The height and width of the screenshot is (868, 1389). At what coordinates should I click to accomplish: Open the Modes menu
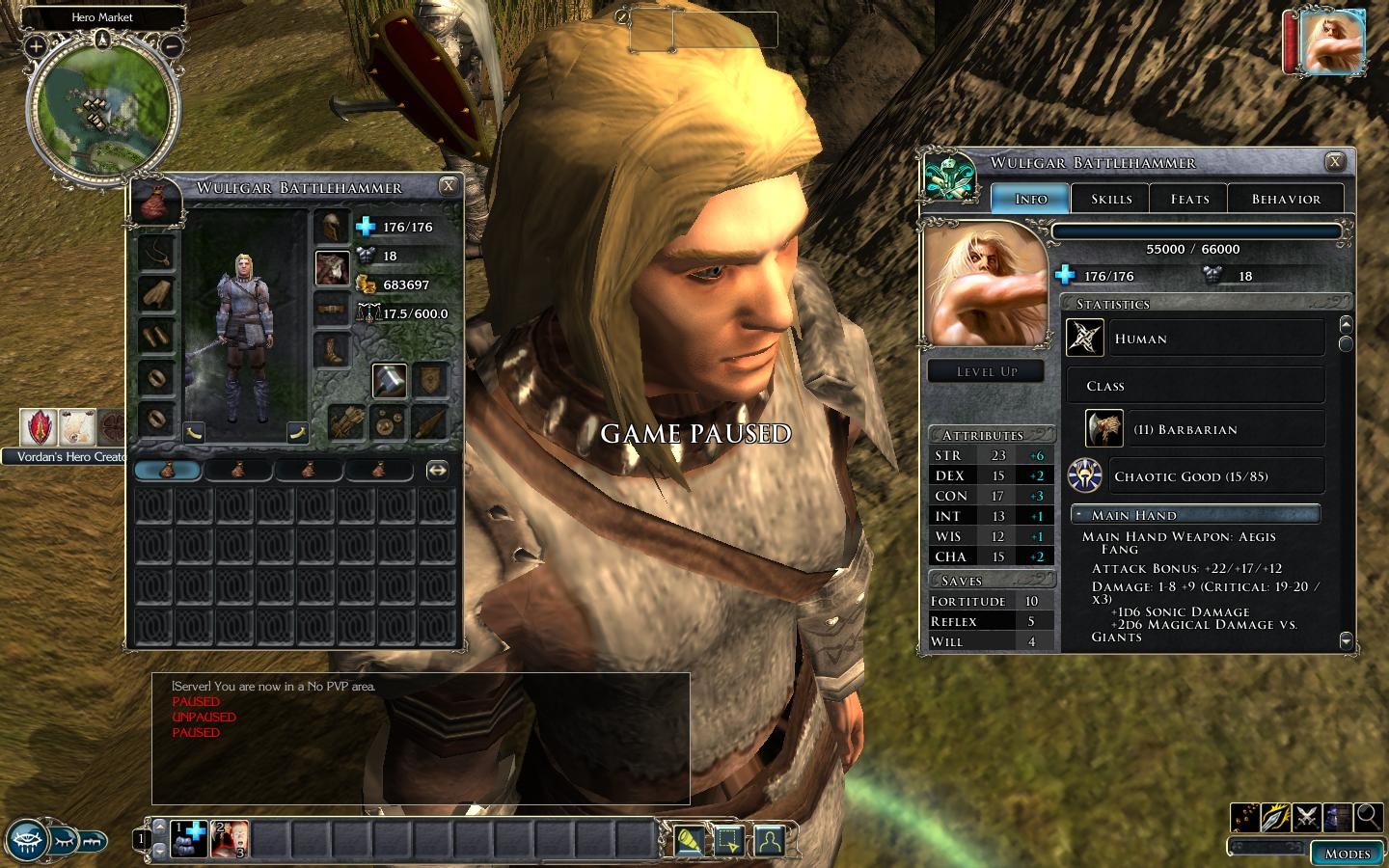tap(1347, 854)
